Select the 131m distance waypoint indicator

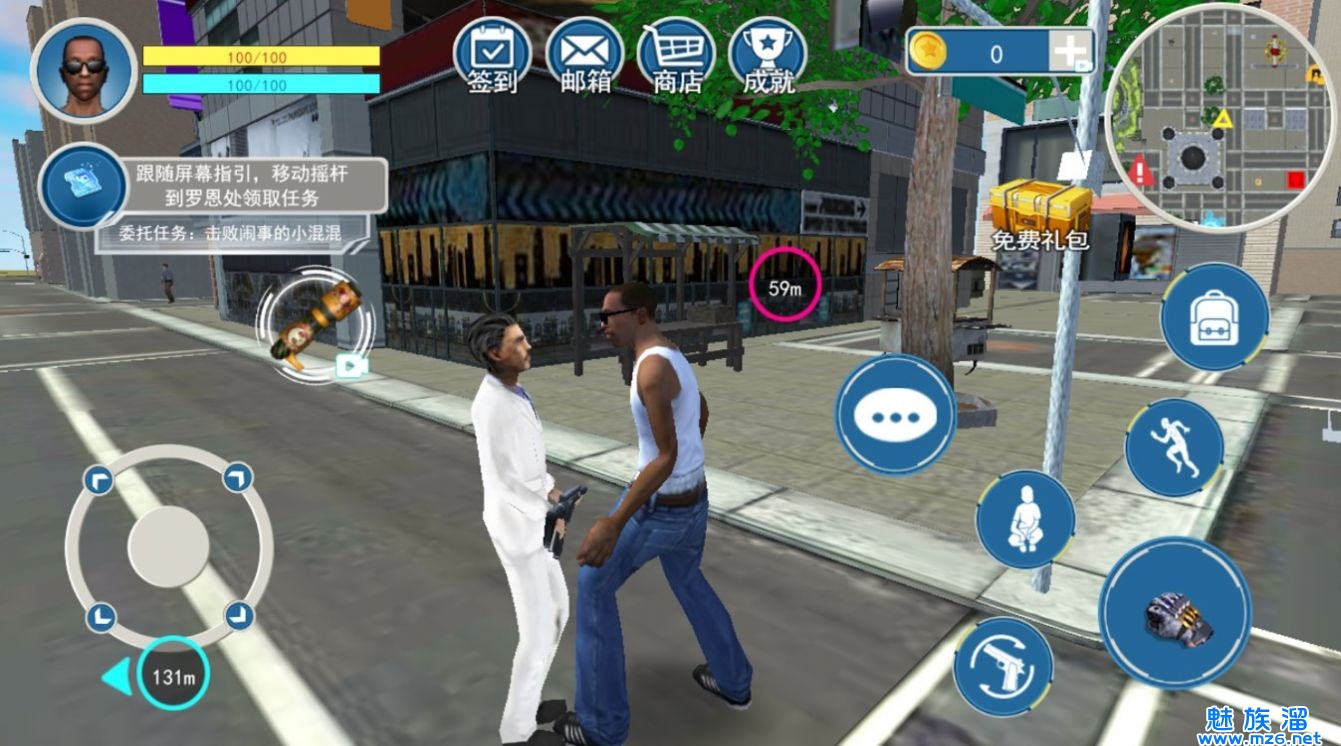click(x=173, y=676)
